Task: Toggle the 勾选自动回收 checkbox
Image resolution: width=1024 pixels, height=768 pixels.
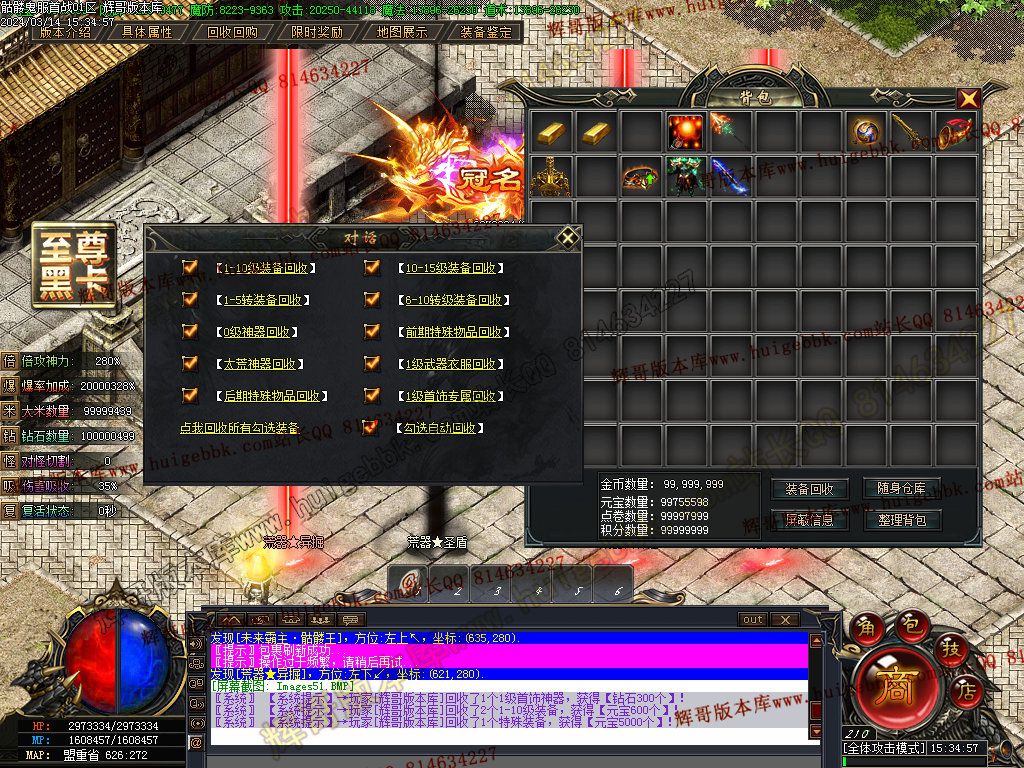Action: point(372,427)
